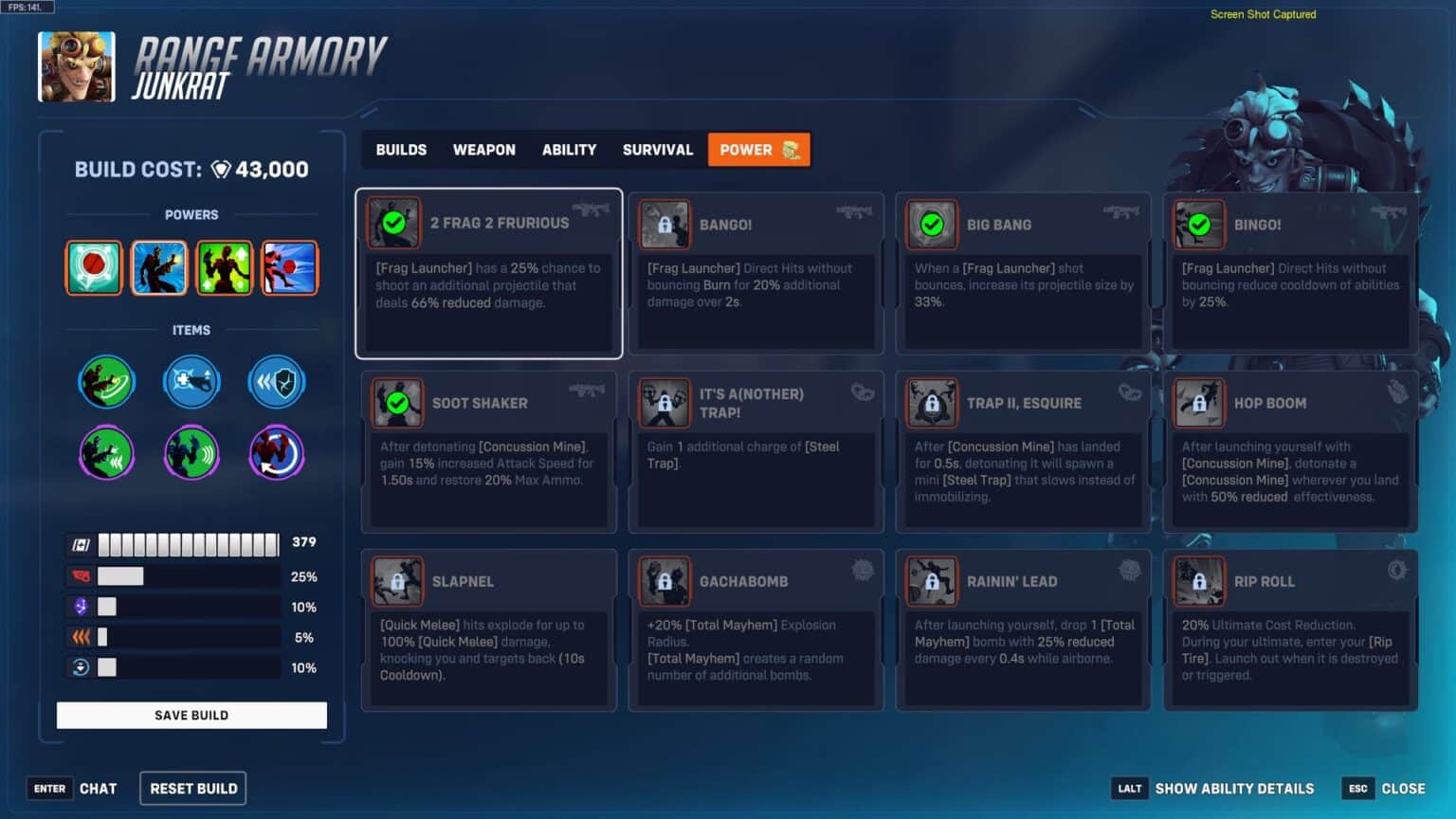Click the ammo stat icon beside the 379 value
The image size is (1456, 819).
point(82,543)
